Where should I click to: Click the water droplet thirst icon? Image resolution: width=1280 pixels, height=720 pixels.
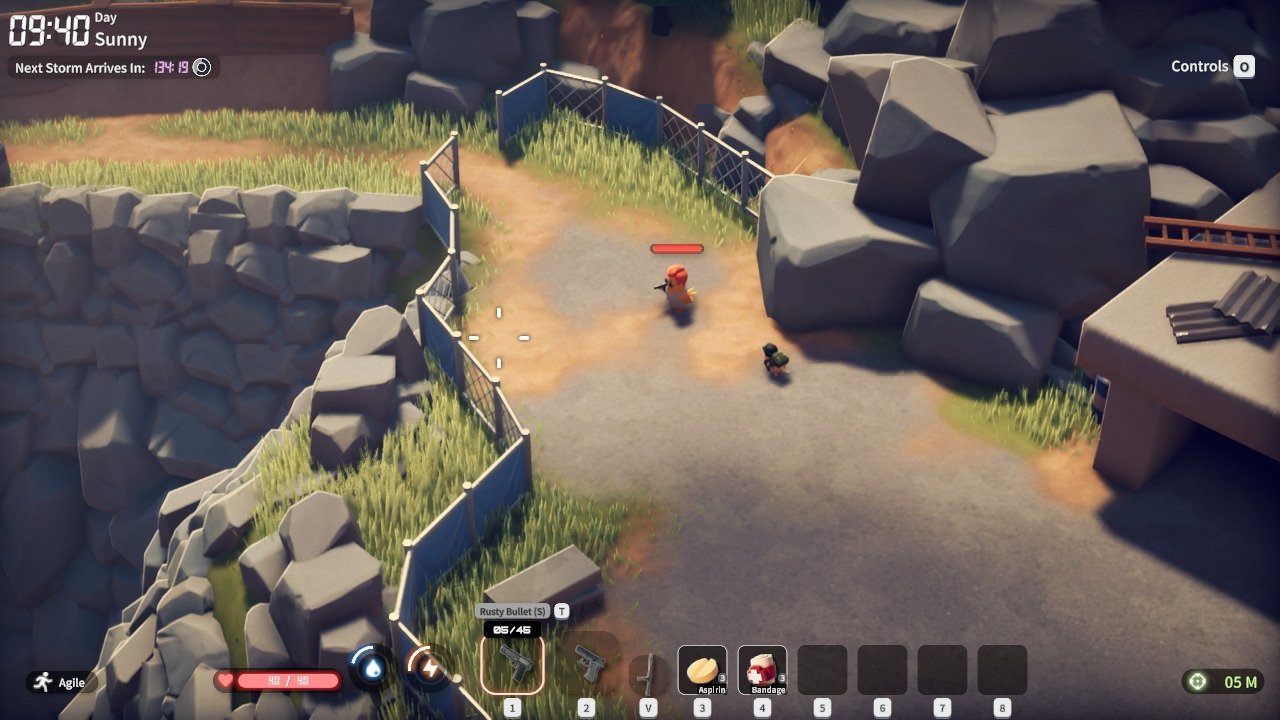[373, 670]
